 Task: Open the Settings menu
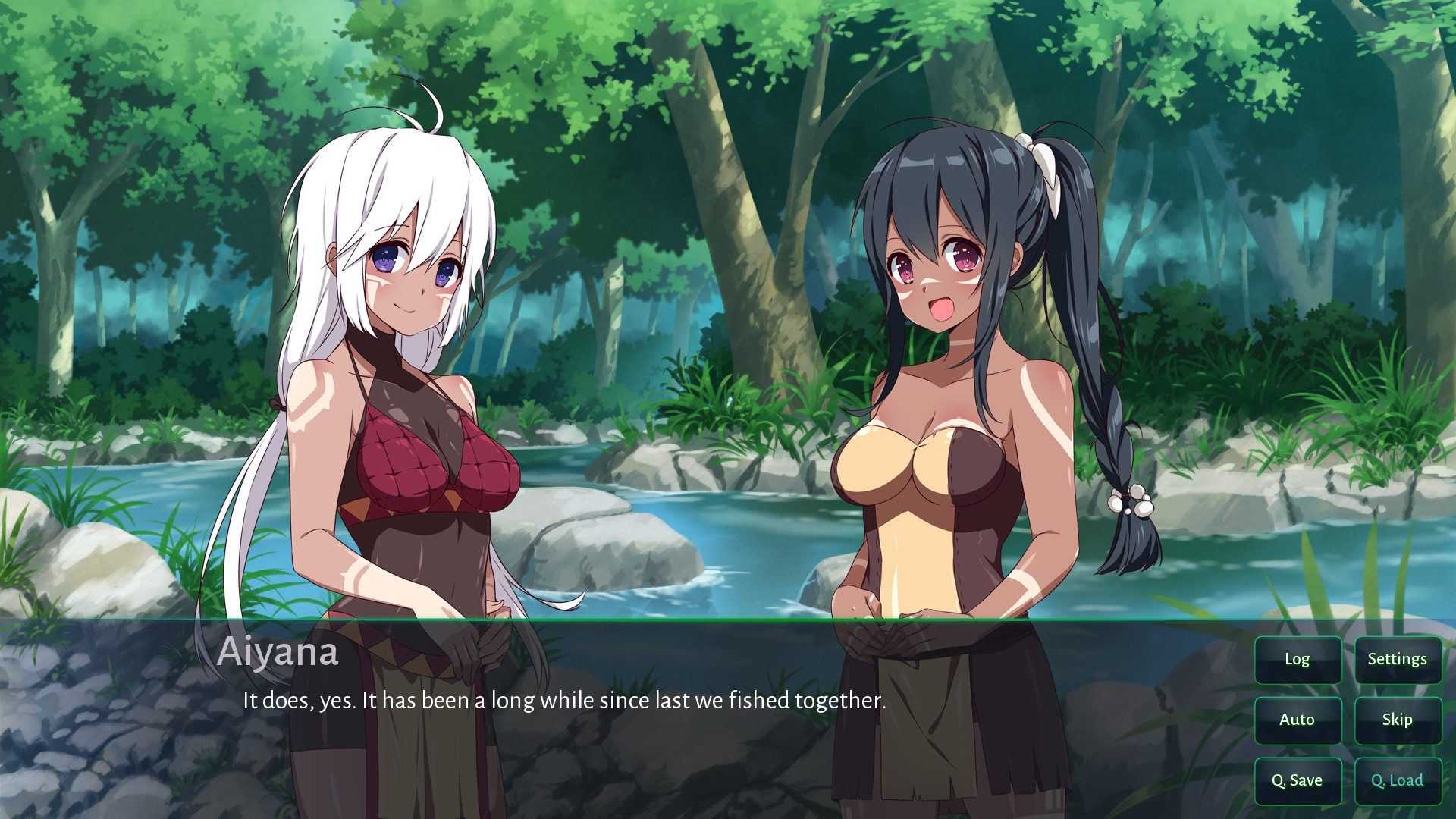tap(1397, 659)
